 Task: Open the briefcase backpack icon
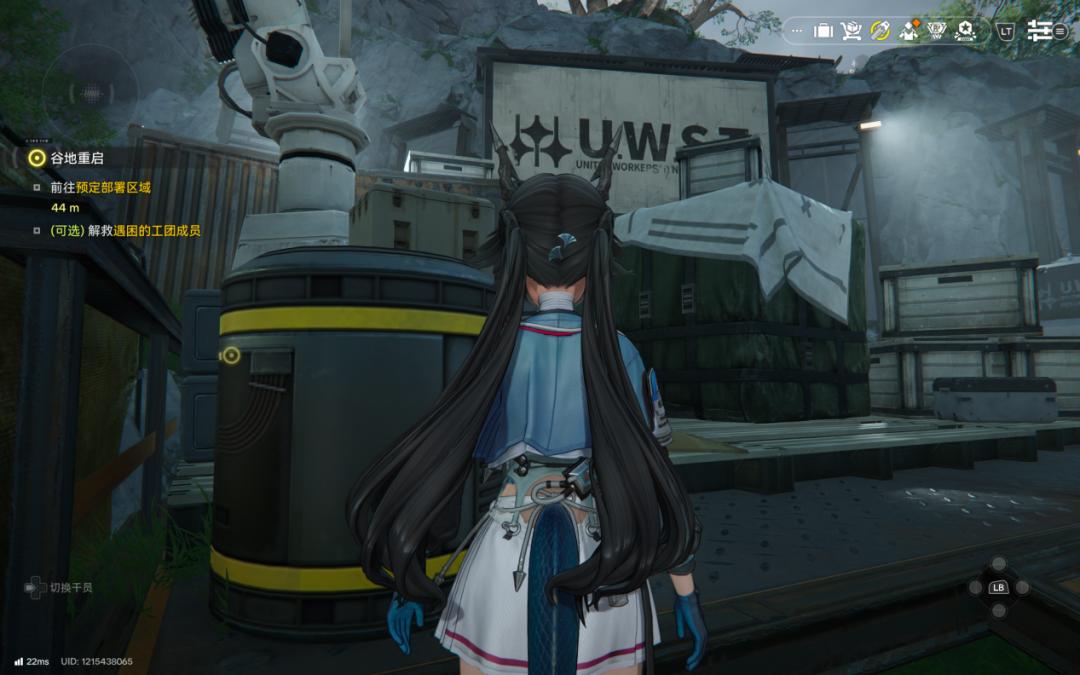click(x=823, y=31)
